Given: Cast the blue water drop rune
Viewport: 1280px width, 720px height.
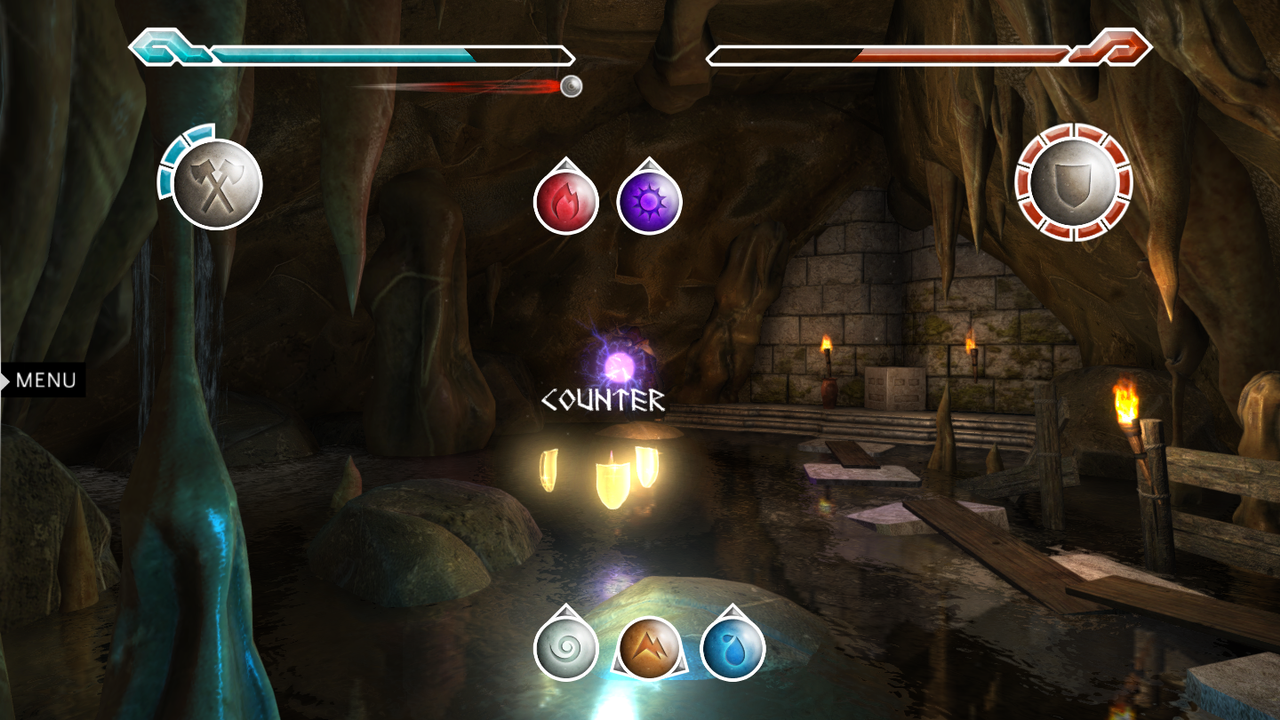Looking at the screenshot, I should 733,648.
